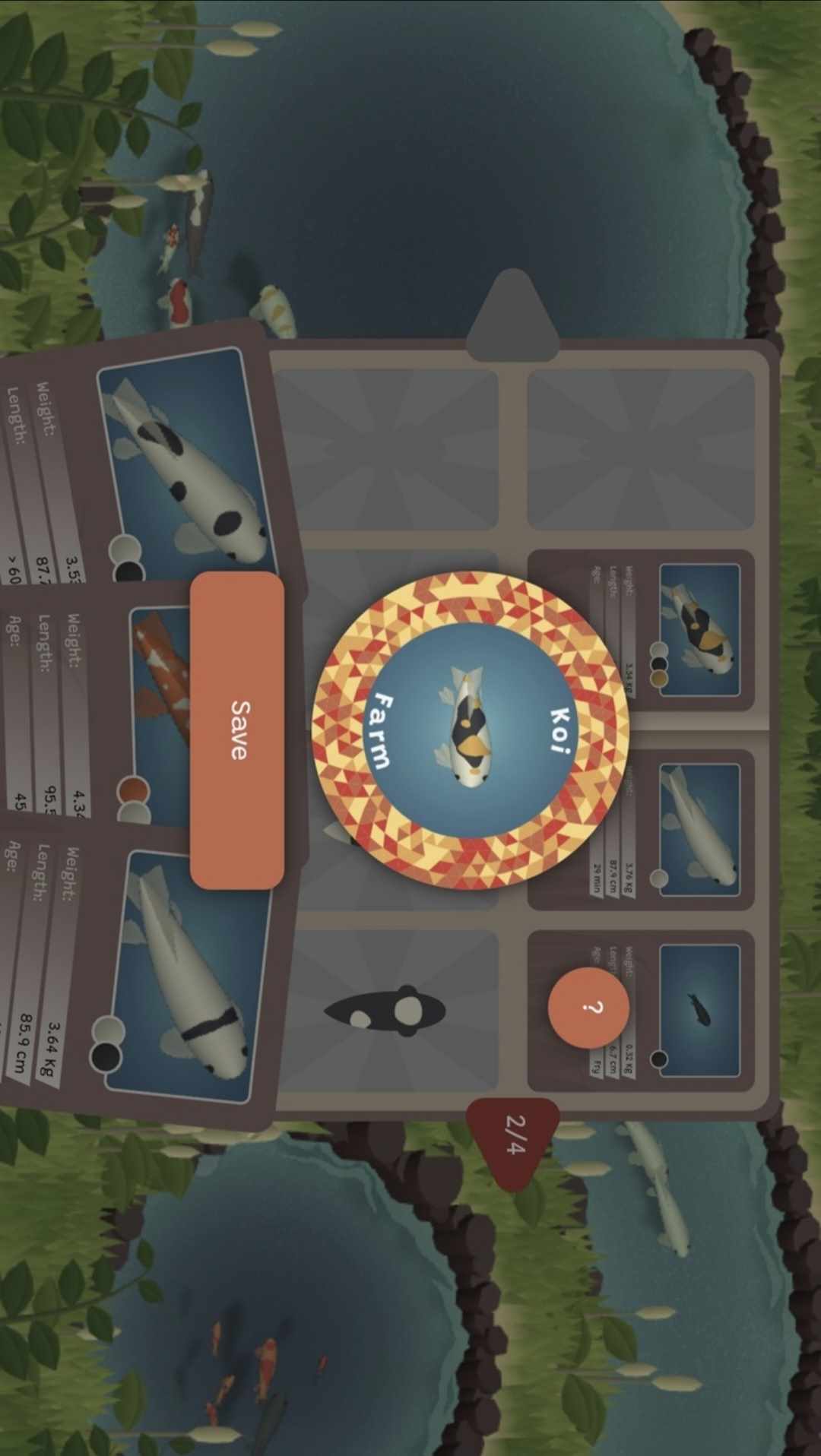Click the orange Save button

point(237,730)
